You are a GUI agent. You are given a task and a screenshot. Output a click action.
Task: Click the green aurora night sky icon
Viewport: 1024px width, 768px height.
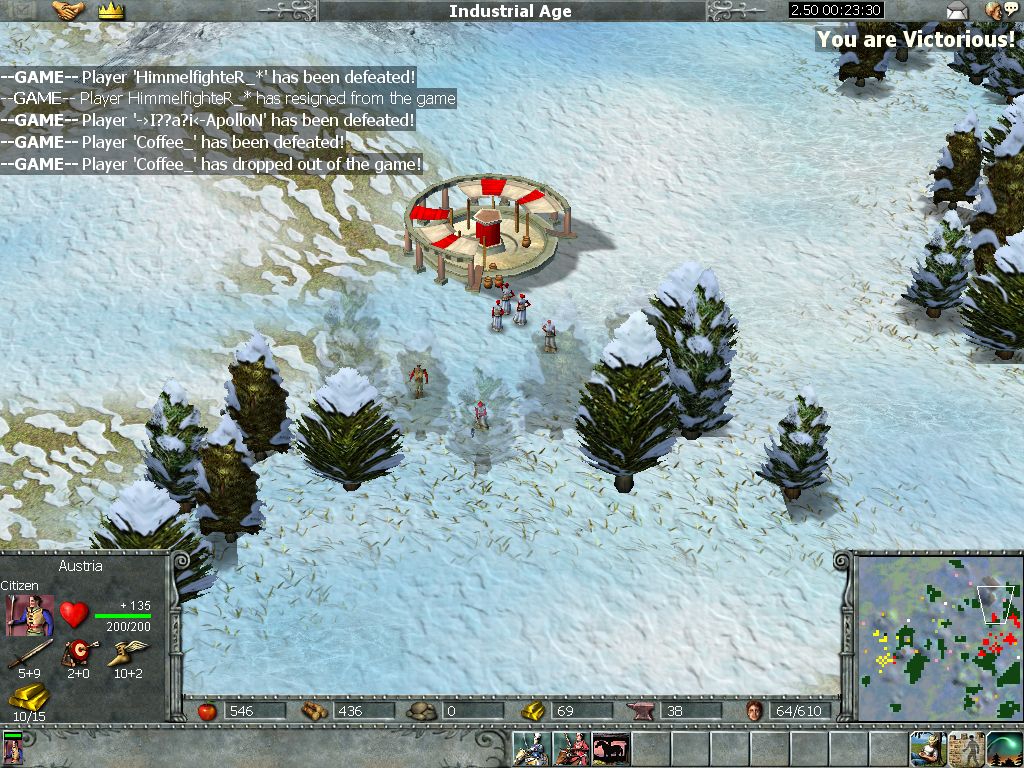pyautogui.click(x=1004, y=749)
